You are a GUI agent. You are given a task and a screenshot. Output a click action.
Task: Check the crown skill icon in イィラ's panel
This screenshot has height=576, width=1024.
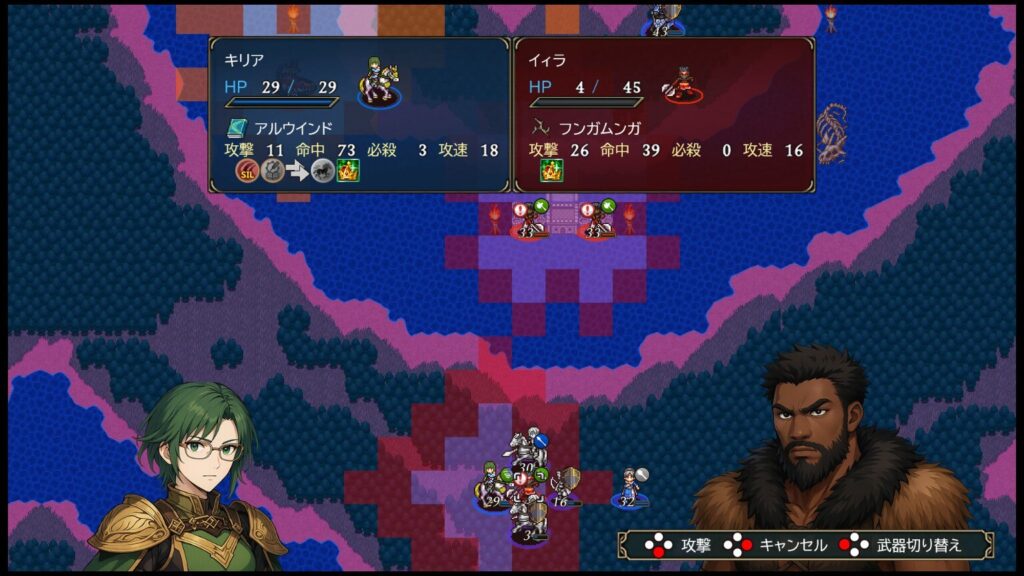point(551,171)
